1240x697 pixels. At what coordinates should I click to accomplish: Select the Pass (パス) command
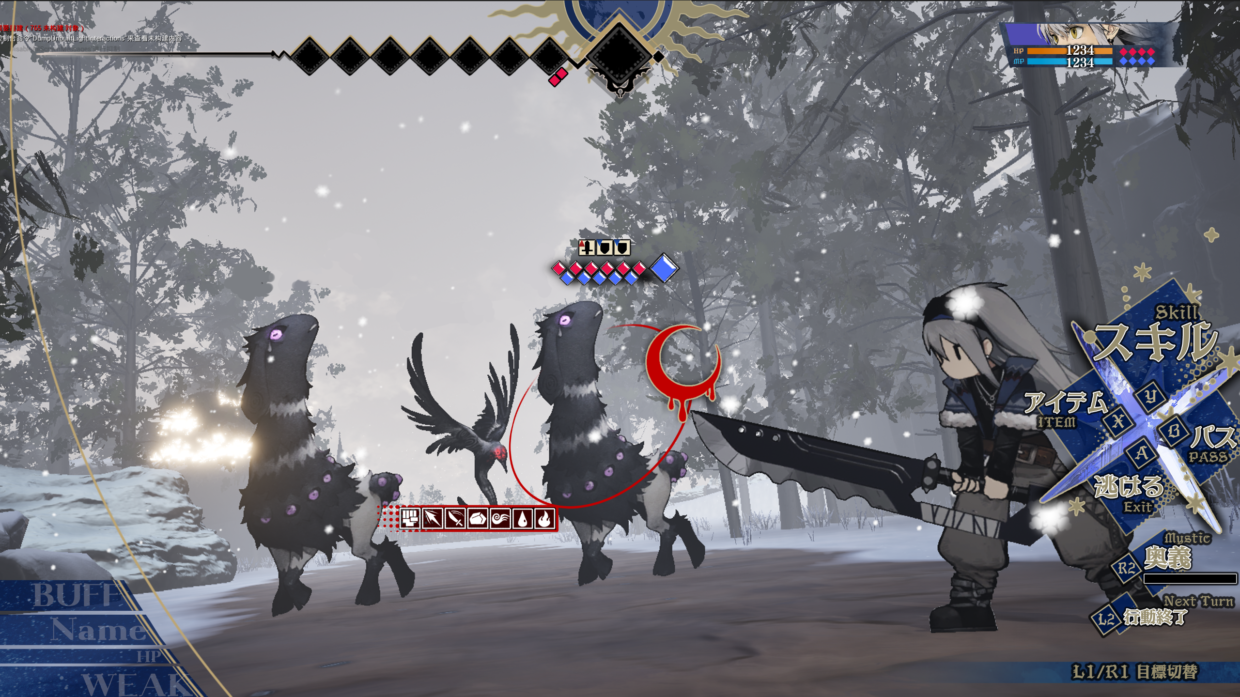tap(1211, 438)
